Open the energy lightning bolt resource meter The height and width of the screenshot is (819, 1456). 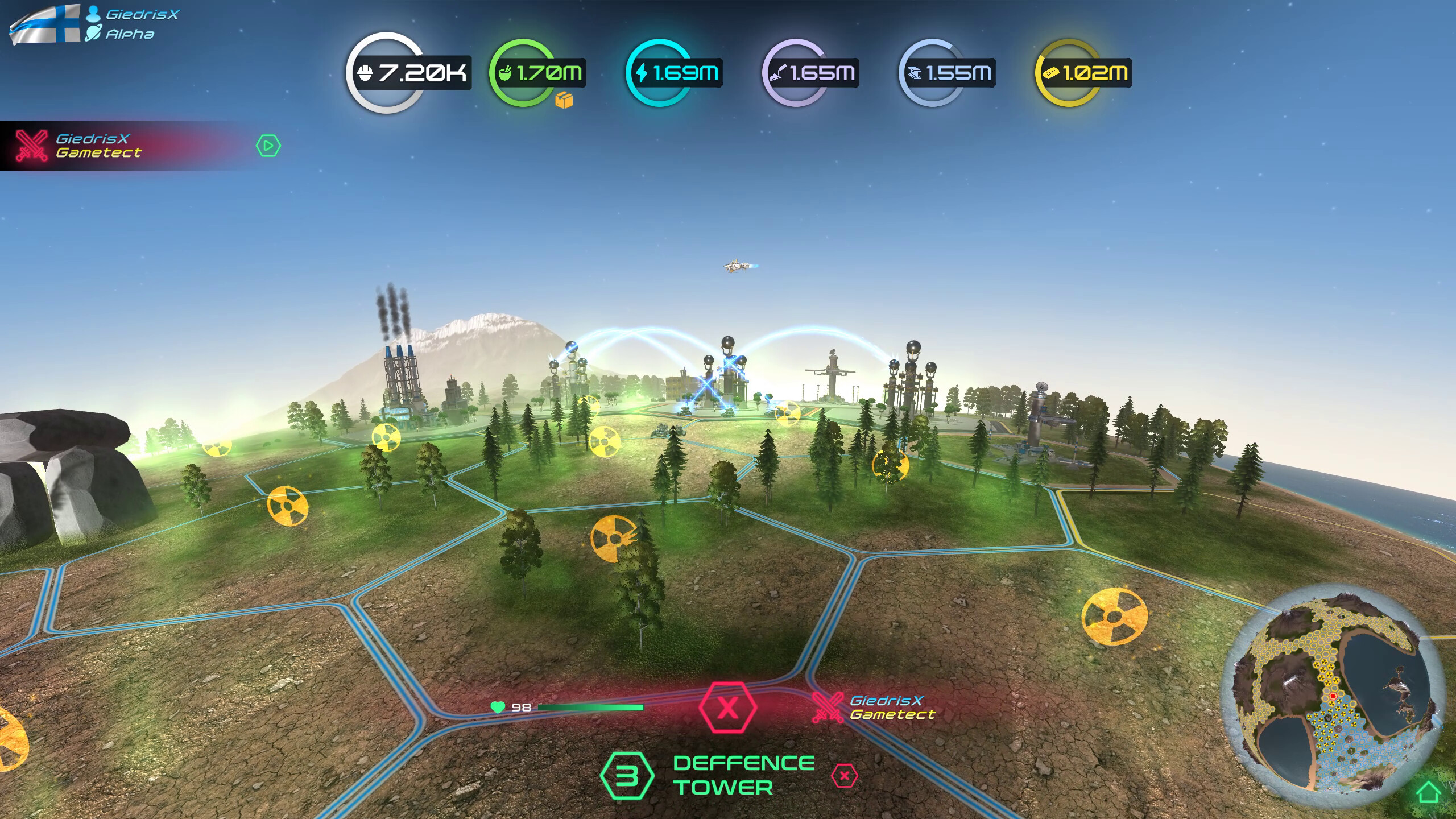640,72
